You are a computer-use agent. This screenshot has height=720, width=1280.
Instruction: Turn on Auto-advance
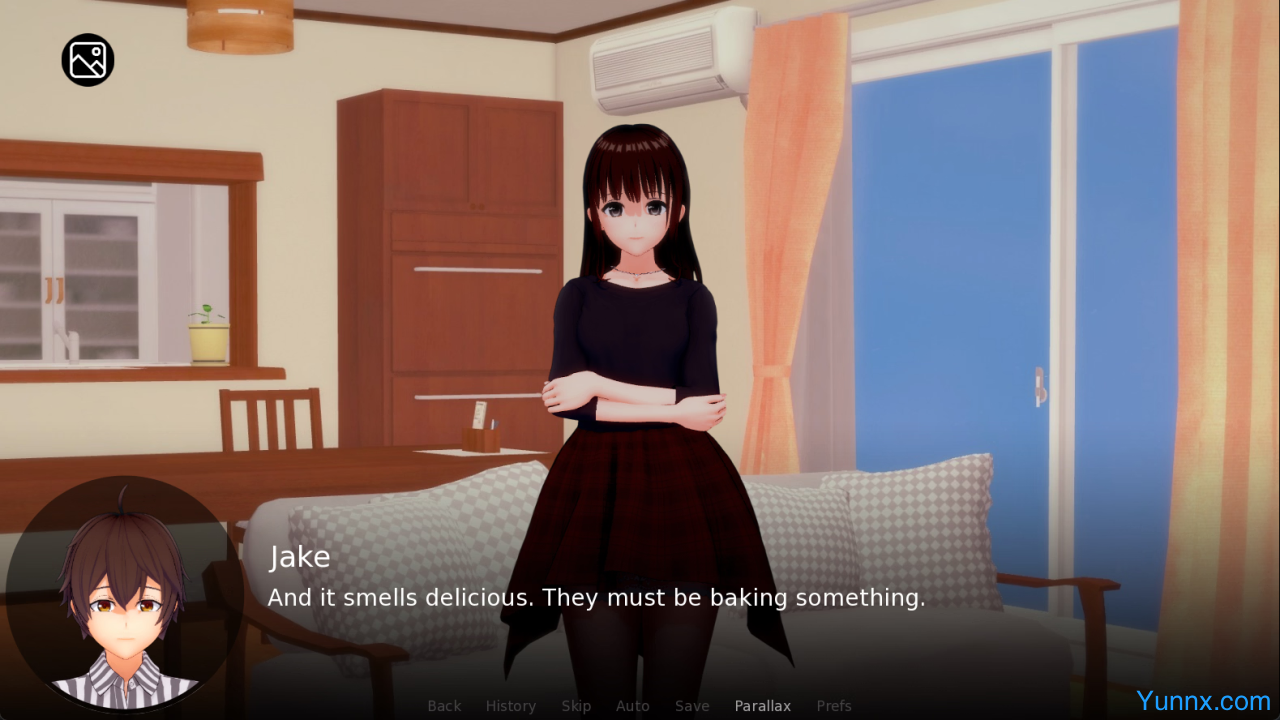point(632,706)
